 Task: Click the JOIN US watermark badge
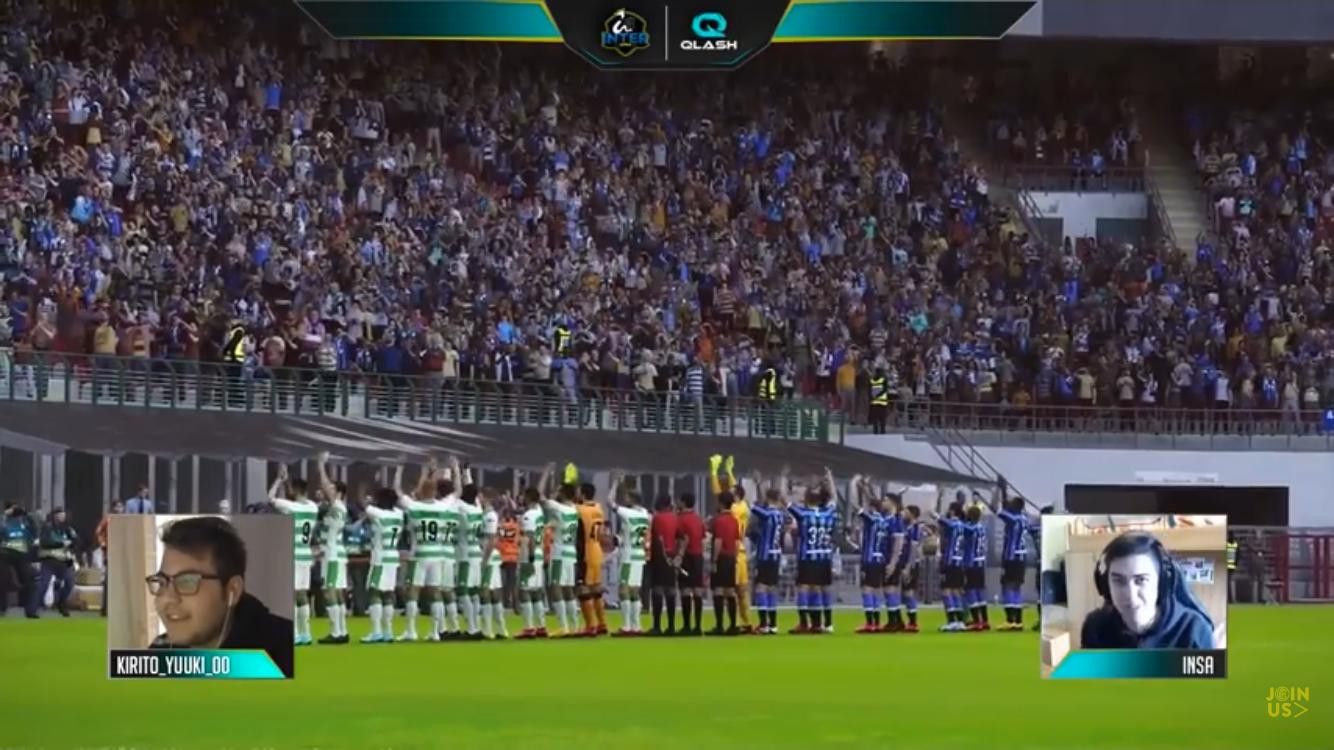[1286, 701]
